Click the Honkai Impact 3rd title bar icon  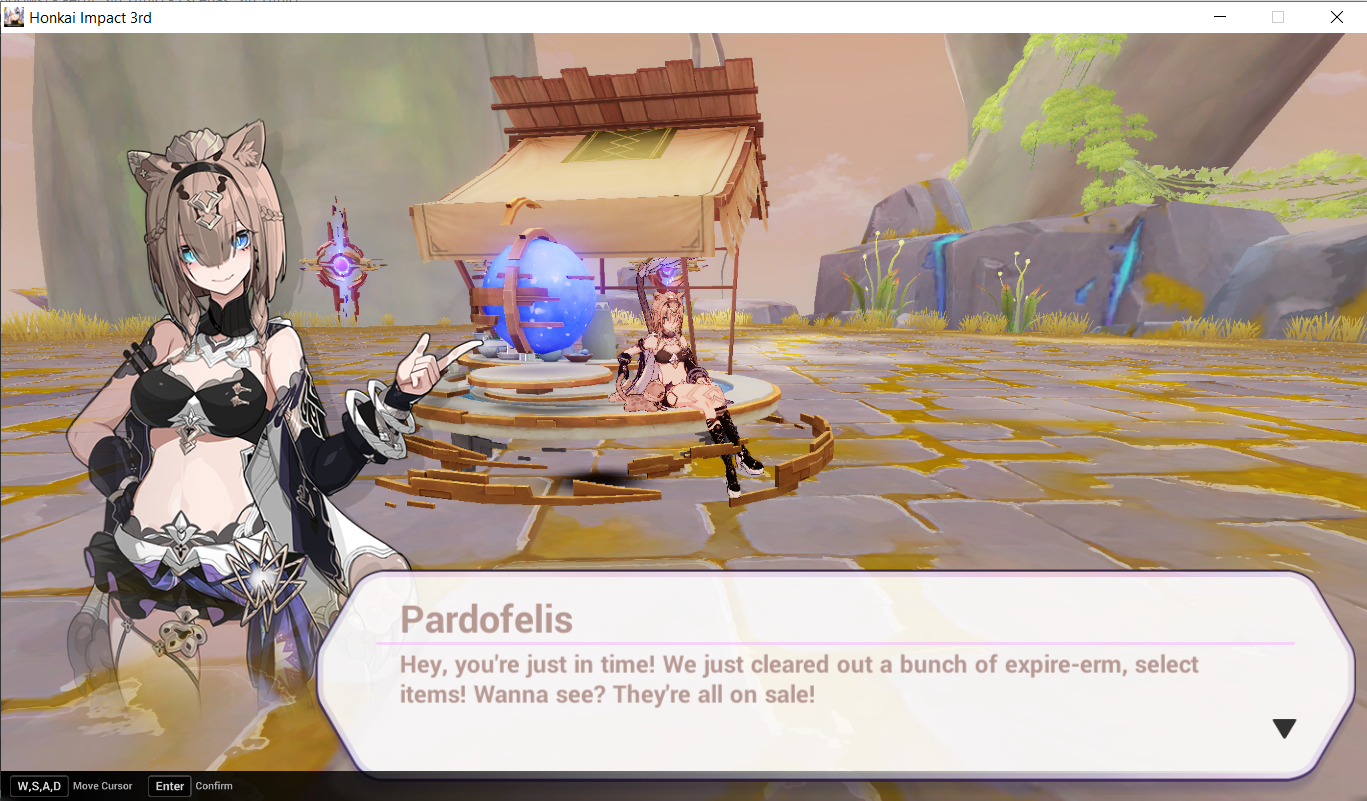click(x=13, y=16)
